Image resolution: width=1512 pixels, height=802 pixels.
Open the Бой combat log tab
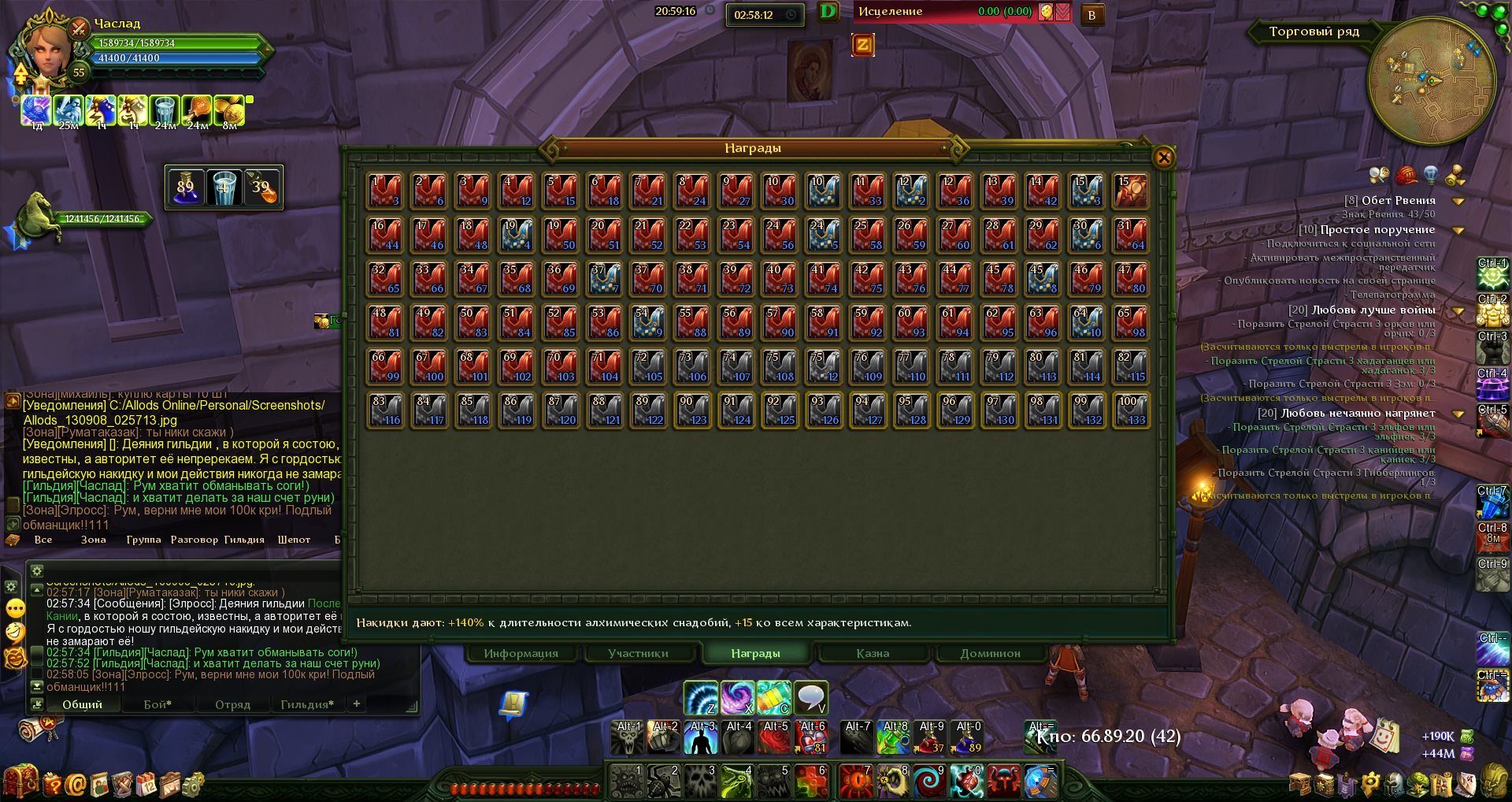(x=157, y=704)
